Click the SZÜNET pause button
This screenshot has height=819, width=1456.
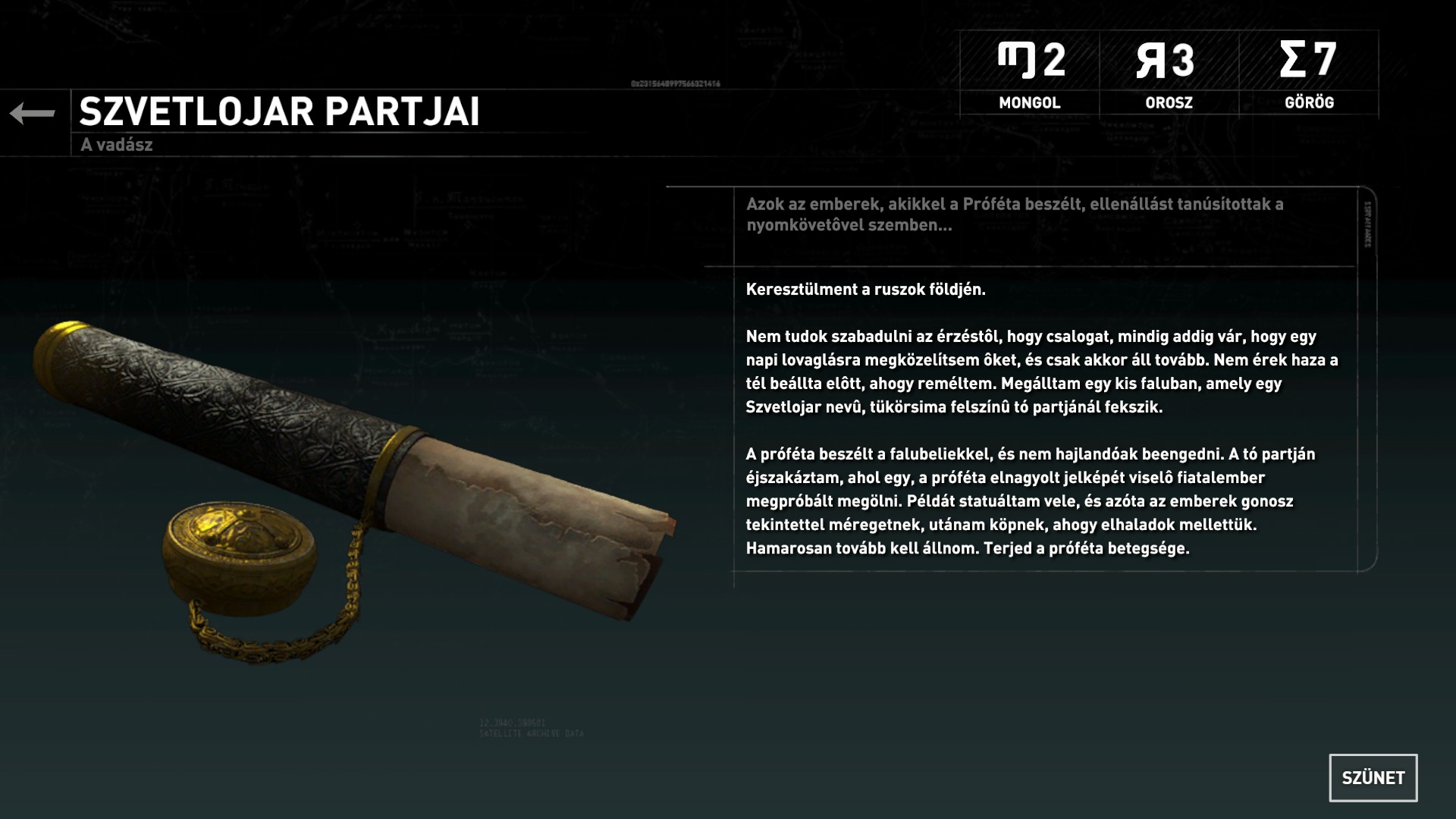click(x=1373, y=777)
